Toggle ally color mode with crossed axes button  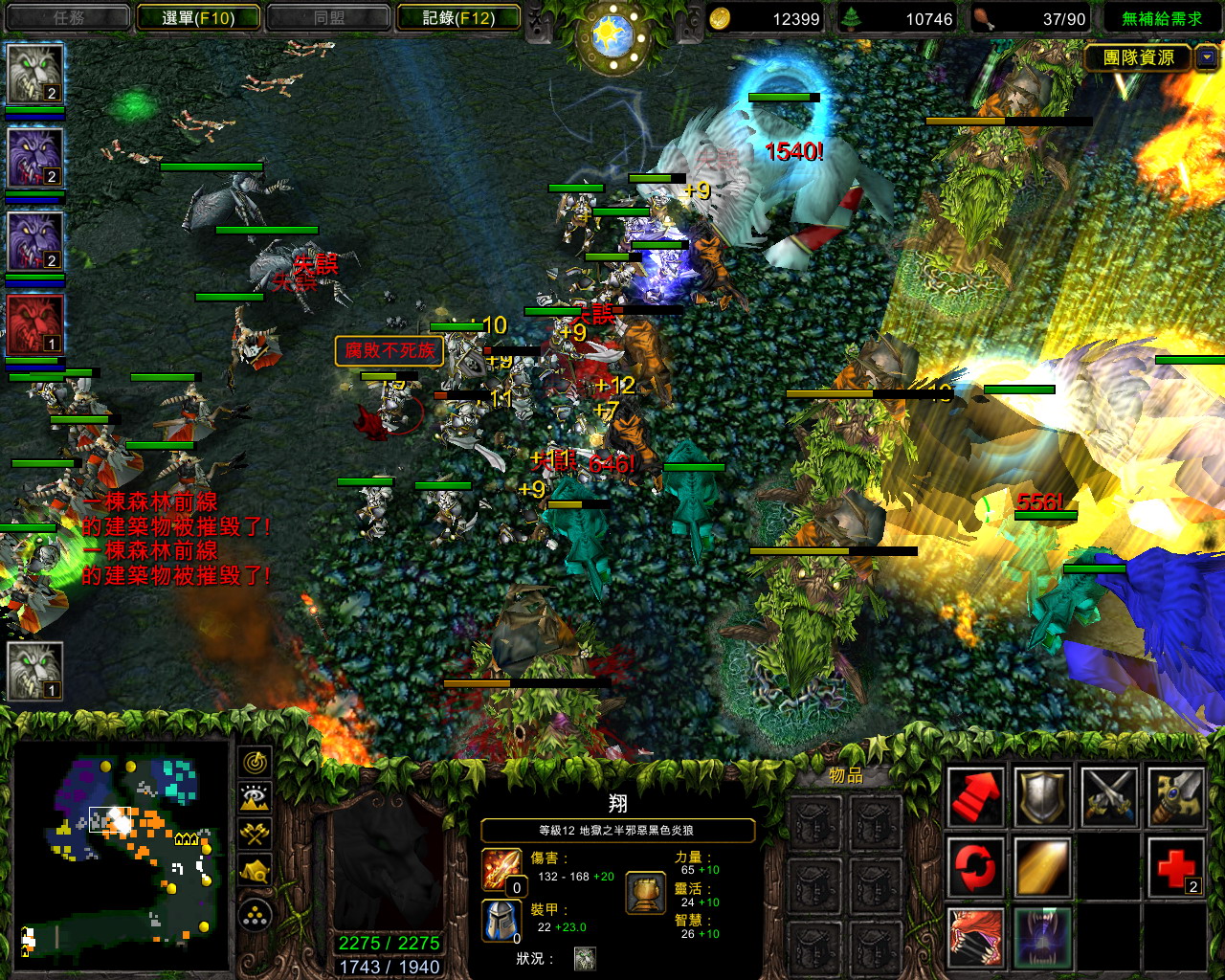256,834
